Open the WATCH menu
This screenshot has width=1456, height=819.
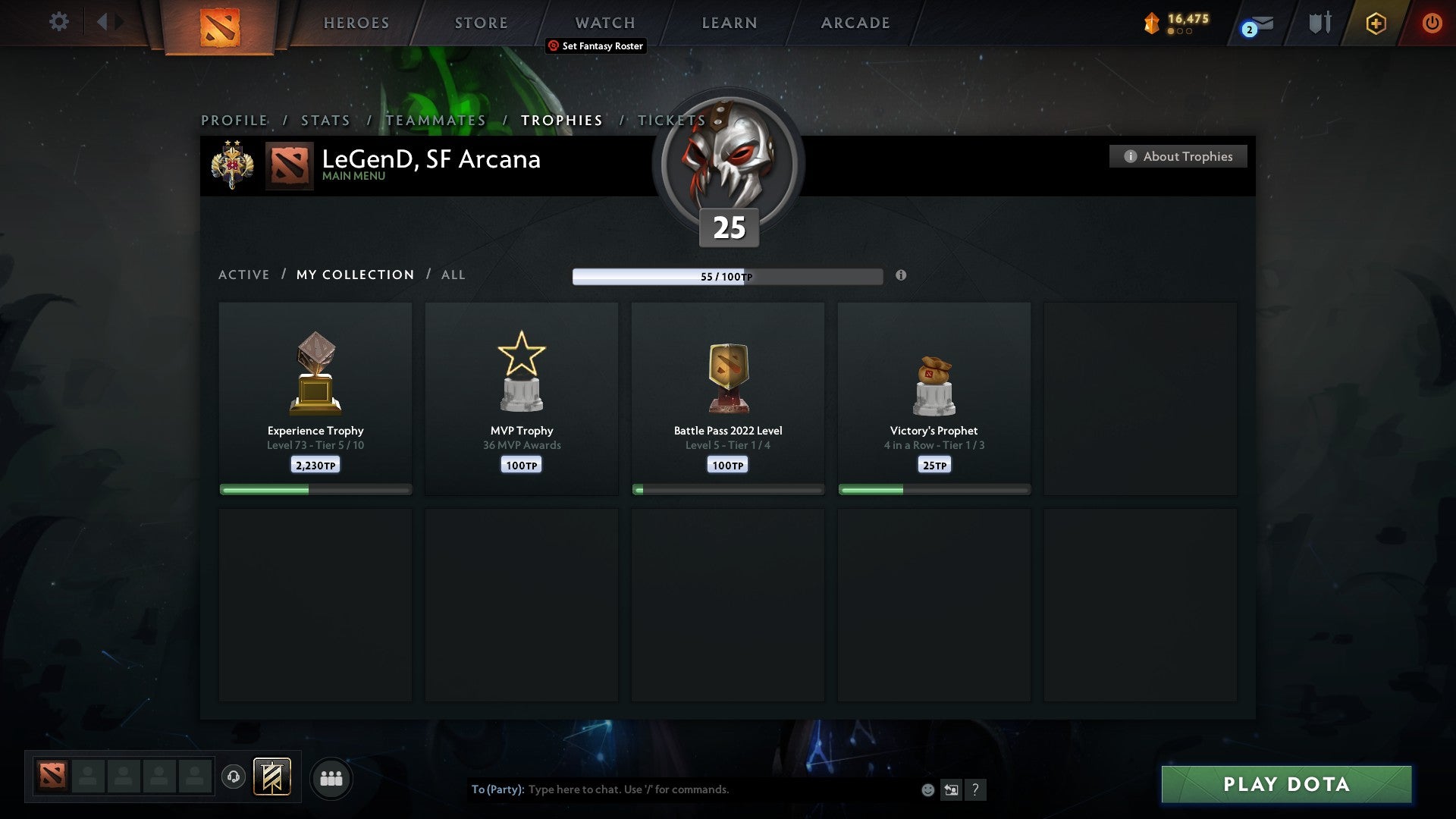coord(604,23)
